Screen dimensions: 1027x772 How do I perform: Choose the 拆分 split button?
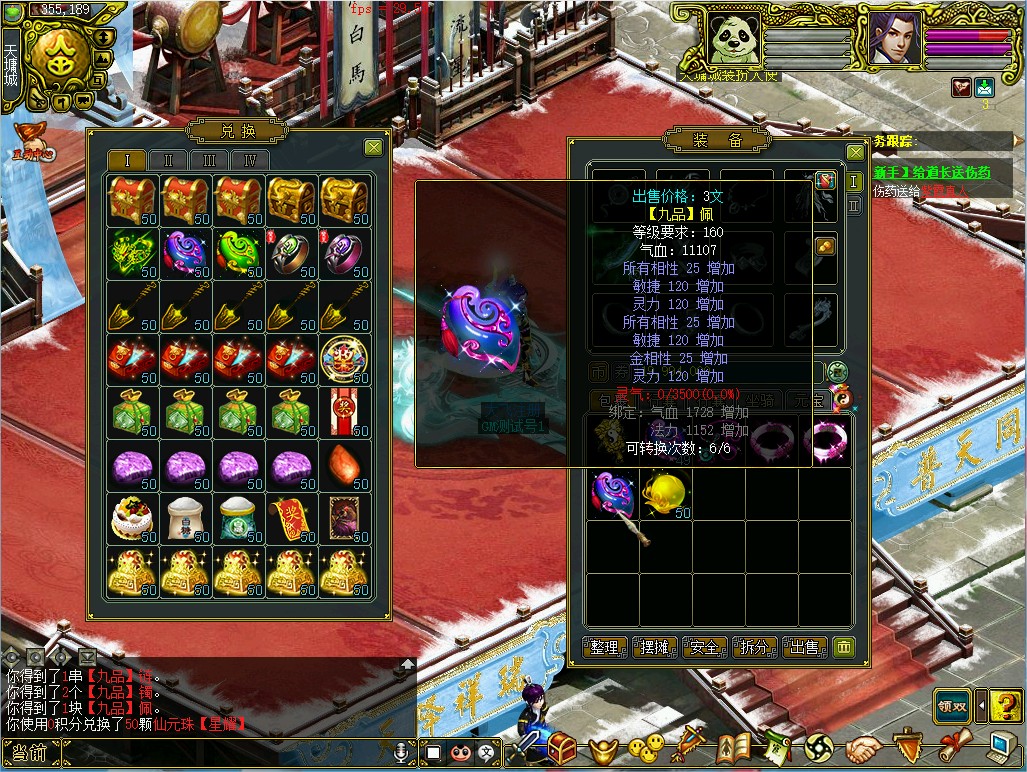click(x=755, y=648)
